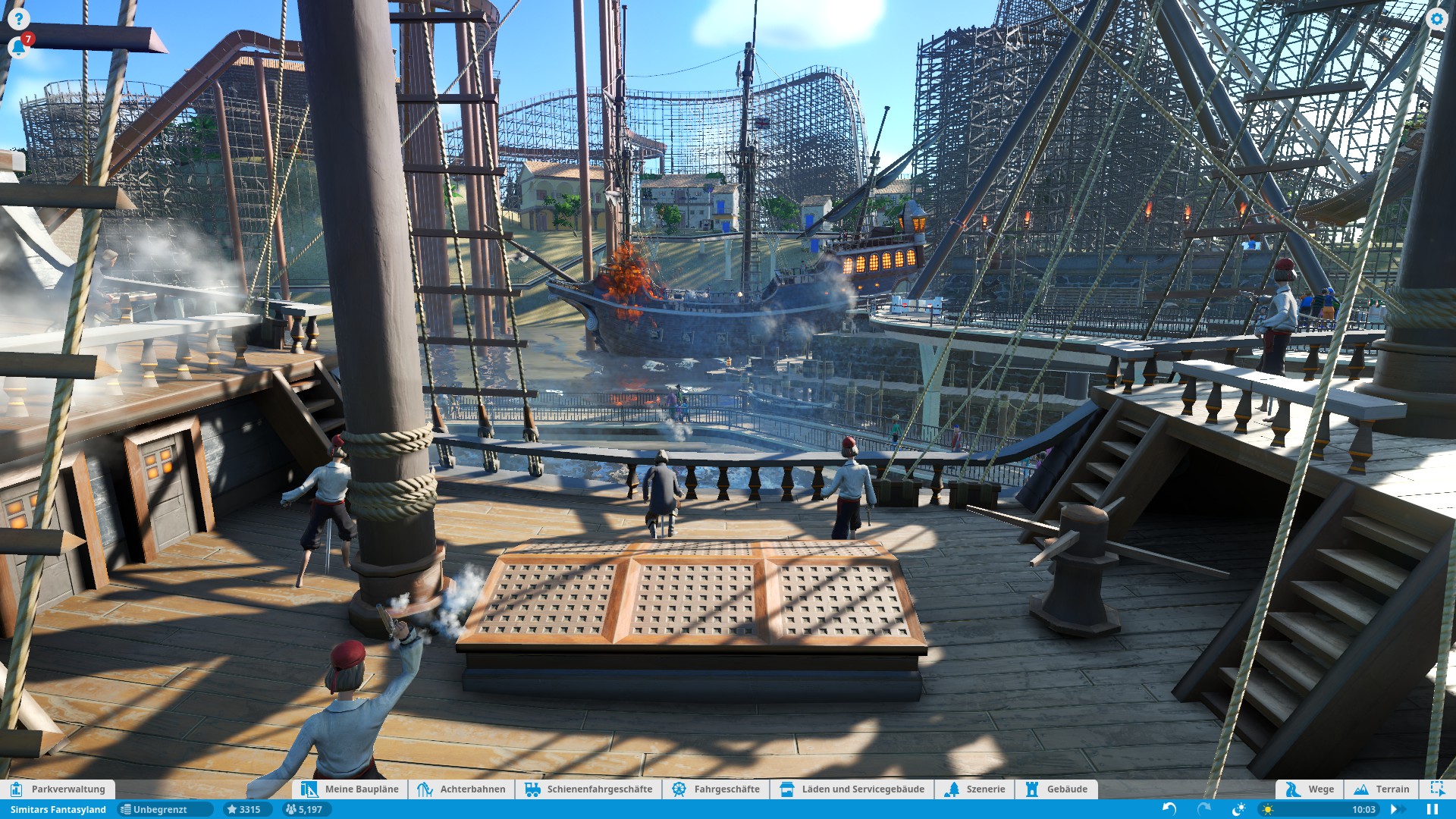Open the Unbegrenzt finances panel
Image resolution: width=1456 pixels, height=819 pixels.
[x=159, y=809]
